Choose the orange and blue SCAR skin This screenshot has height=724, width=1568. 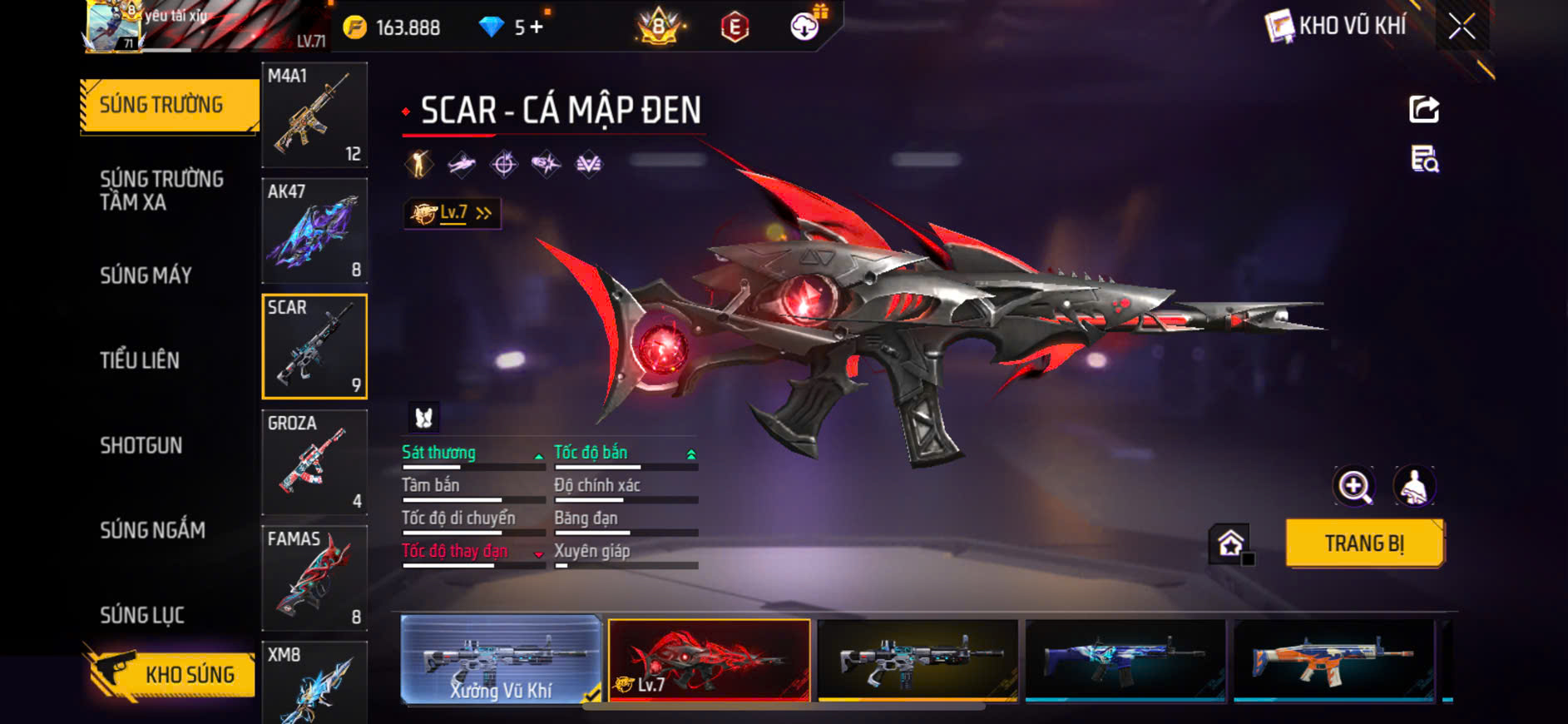point(1333,659)
